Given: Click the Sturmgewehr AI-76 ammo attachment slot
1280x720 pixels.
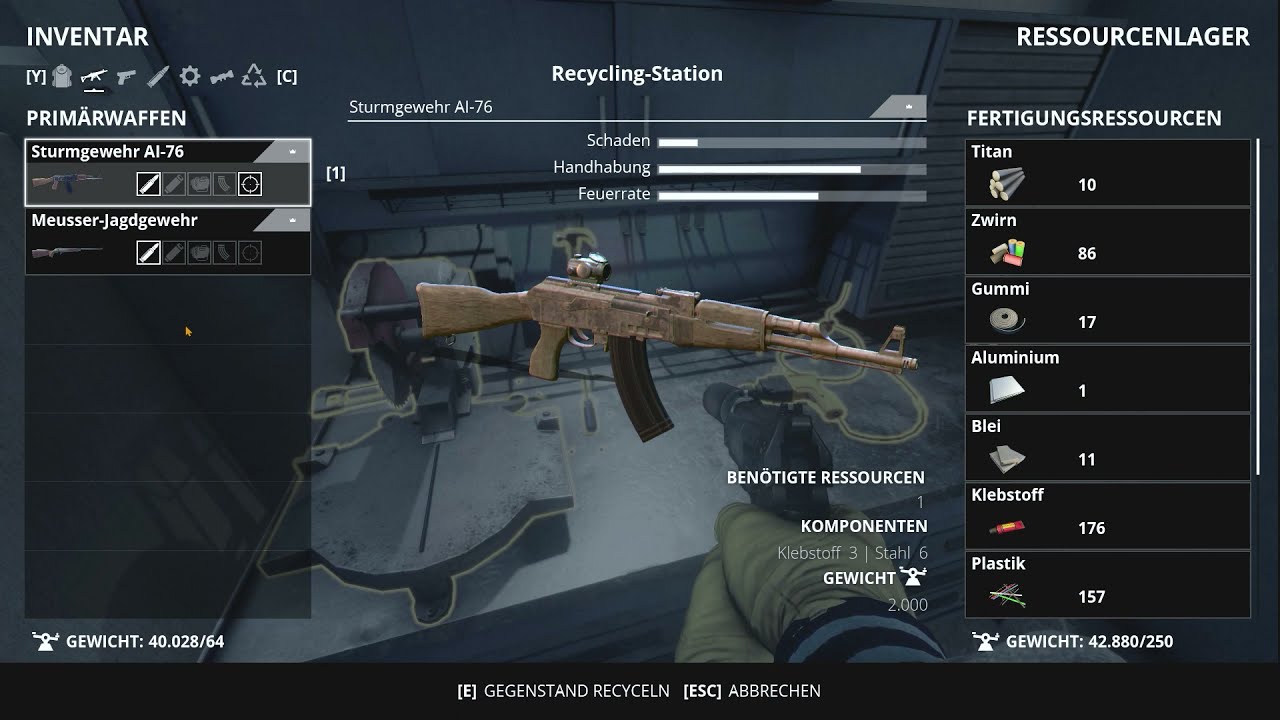Looking at the screenshot, I should click(x=149, y=184).
